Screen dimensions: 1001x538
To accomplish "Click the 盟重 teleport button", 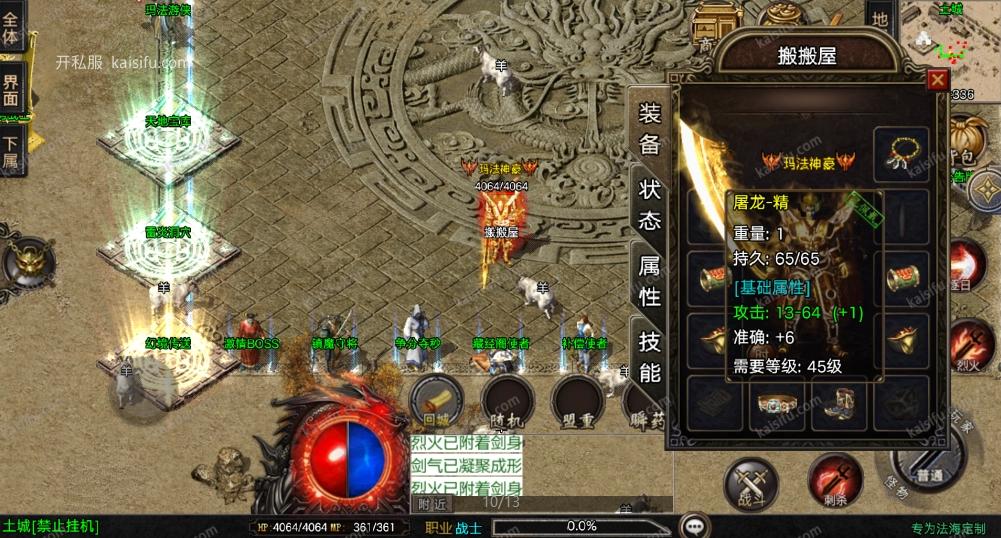I will [578, 399].
